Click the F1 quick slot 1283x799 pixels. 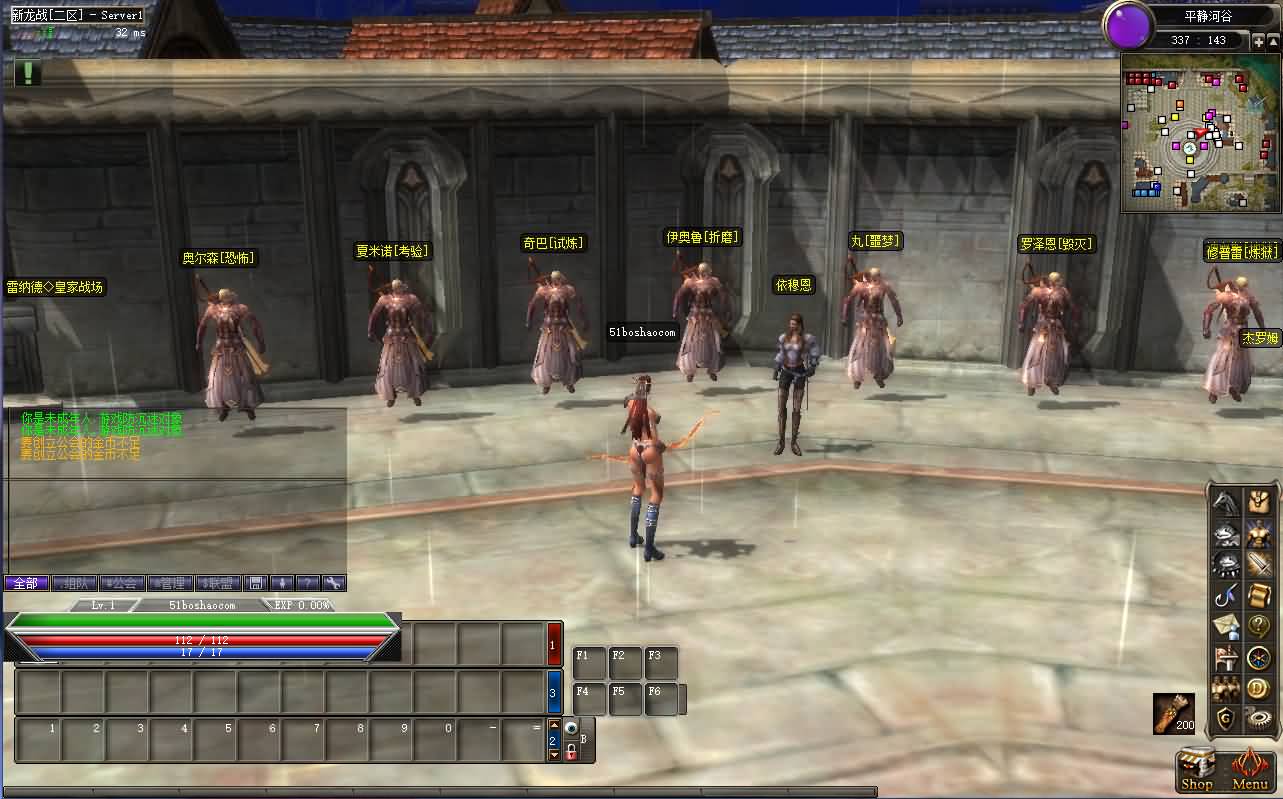[590, 662]
